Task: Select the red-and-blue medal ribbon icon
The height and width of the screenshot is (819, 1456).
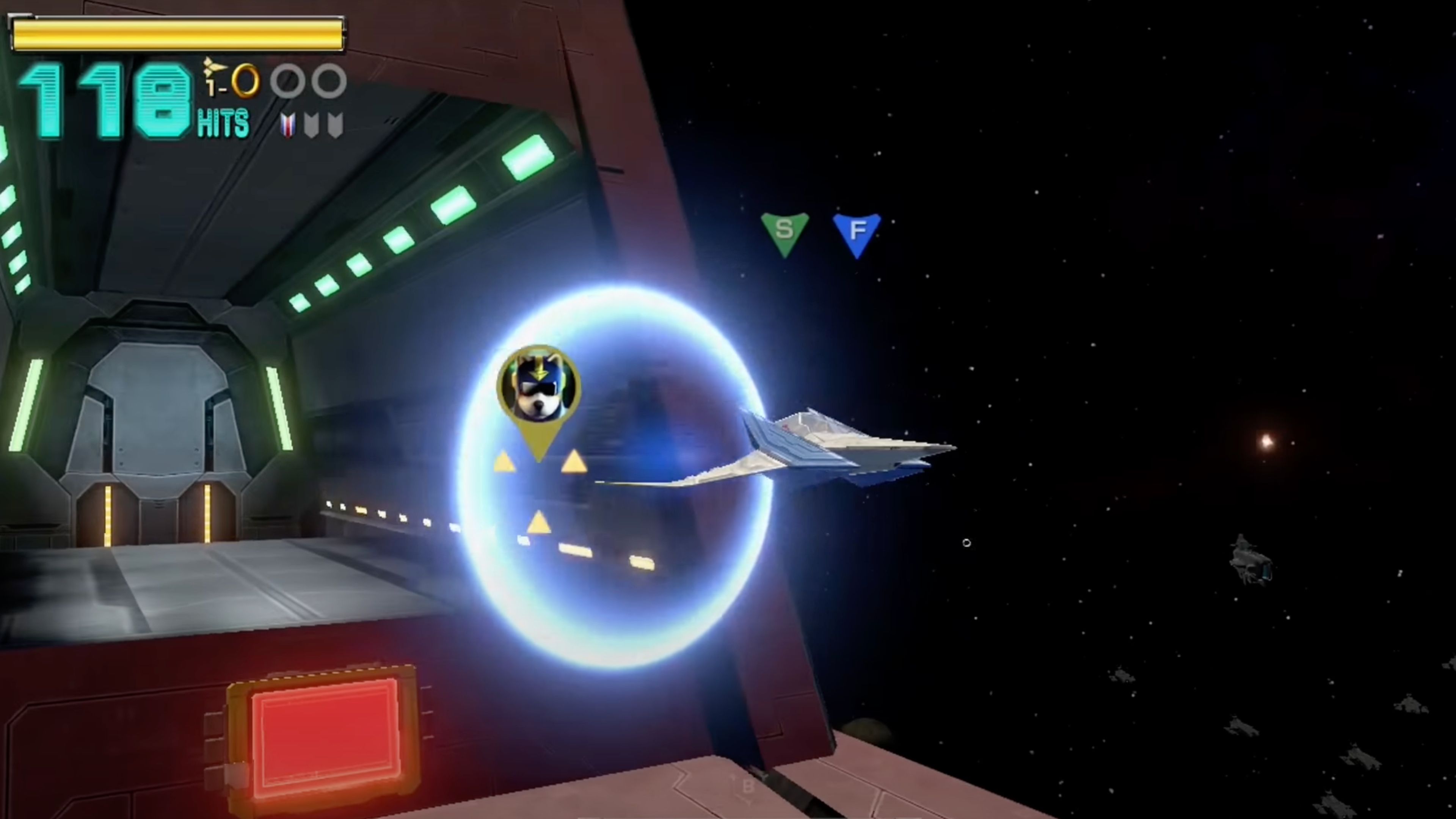Action: pos(288,123)
